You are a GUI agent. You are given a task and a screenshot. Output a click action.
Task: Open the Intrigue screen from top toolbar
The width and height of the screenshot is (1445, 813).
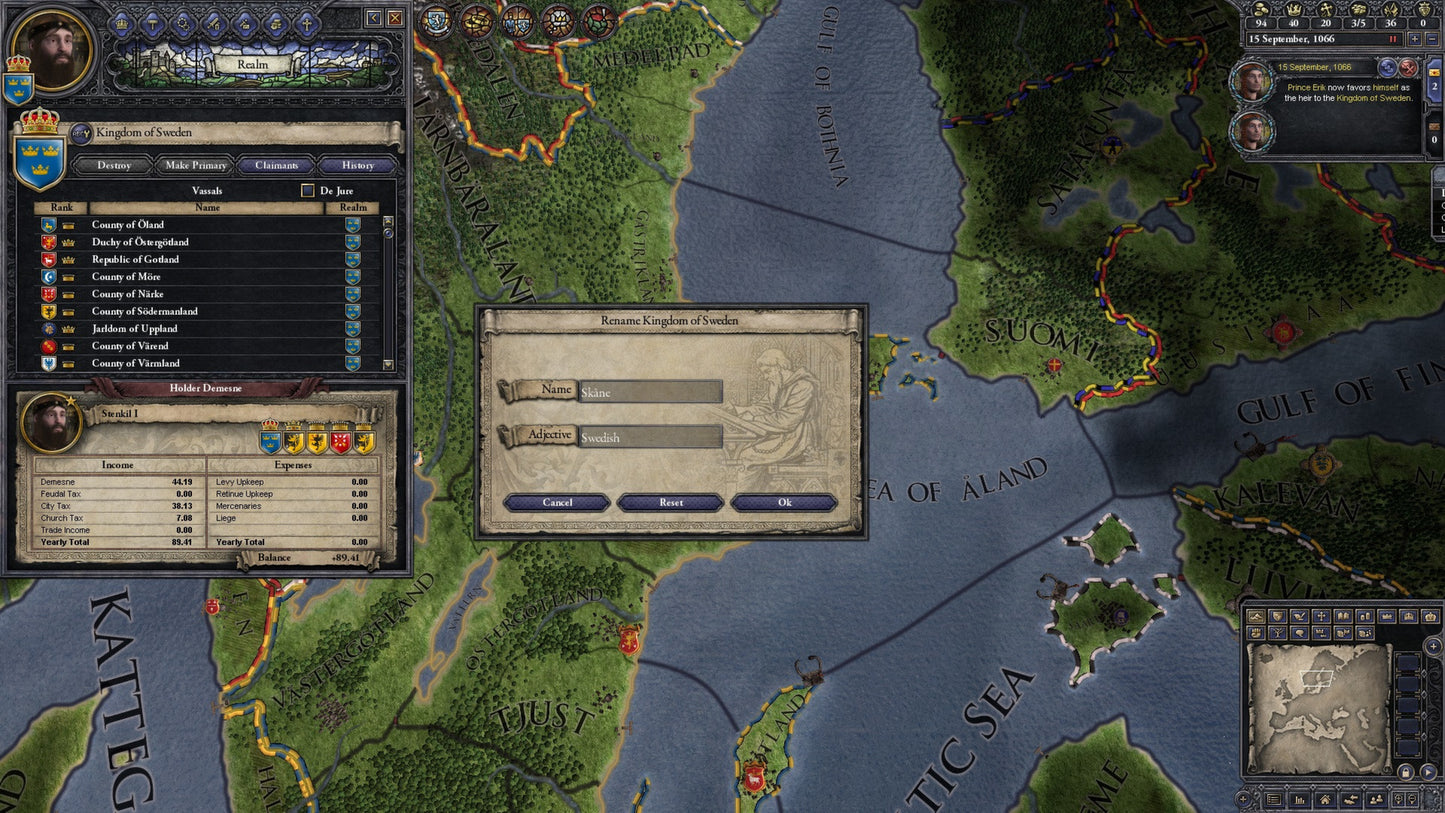click(x=244, y=25)
